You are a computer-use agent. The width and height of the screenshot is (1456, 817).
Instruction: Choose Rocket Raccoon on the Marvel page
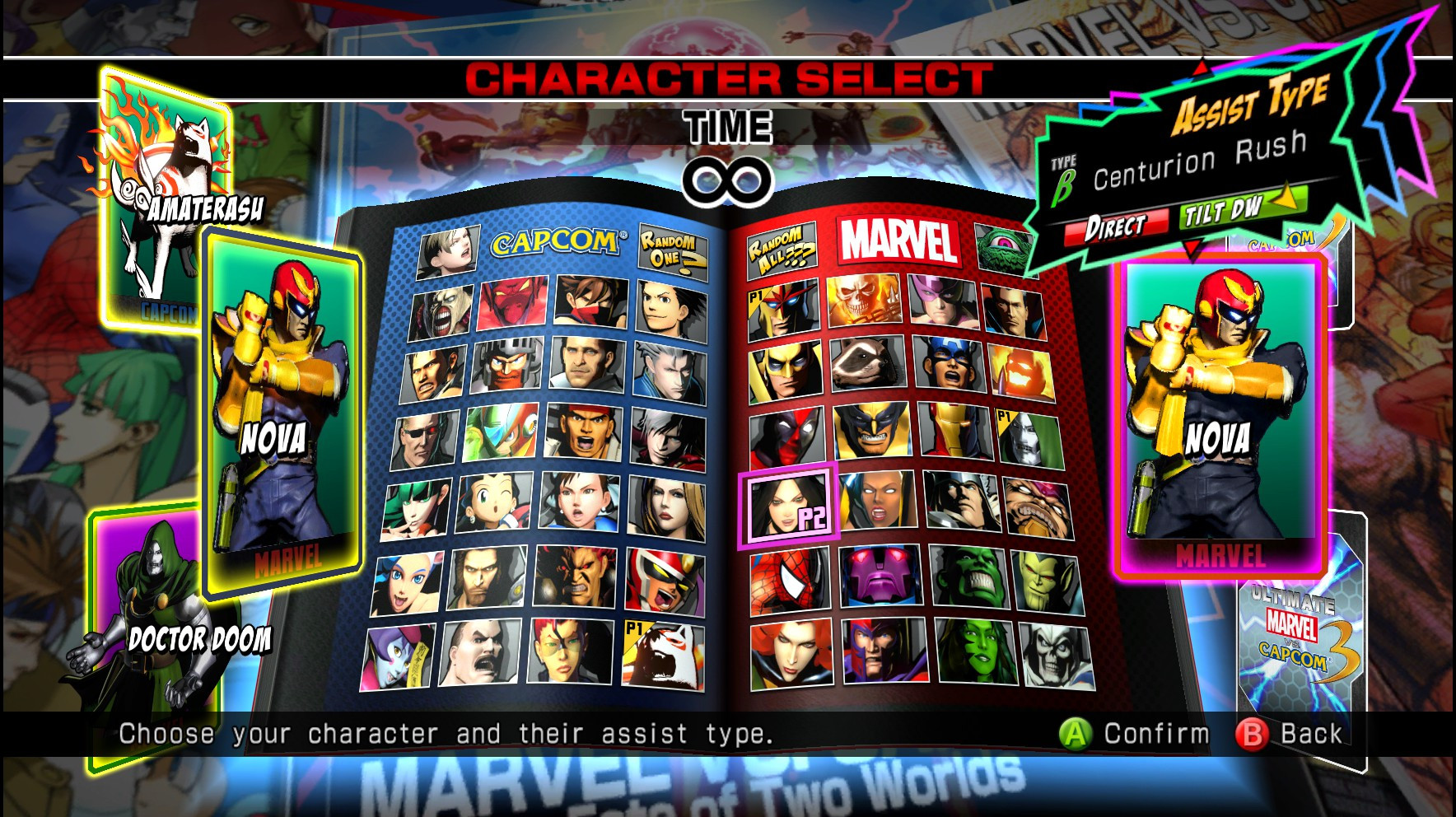tap(869, 363)
